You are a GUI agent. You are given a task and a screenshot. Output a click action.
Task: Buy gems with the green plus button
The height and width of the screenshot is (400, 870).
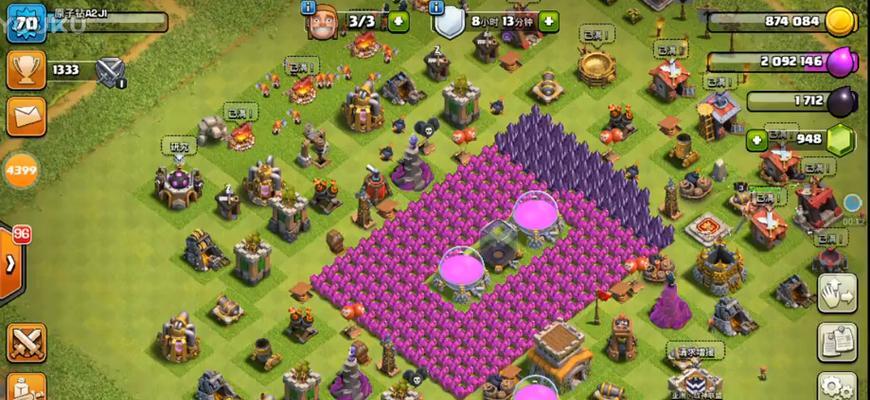pos(756,139)
